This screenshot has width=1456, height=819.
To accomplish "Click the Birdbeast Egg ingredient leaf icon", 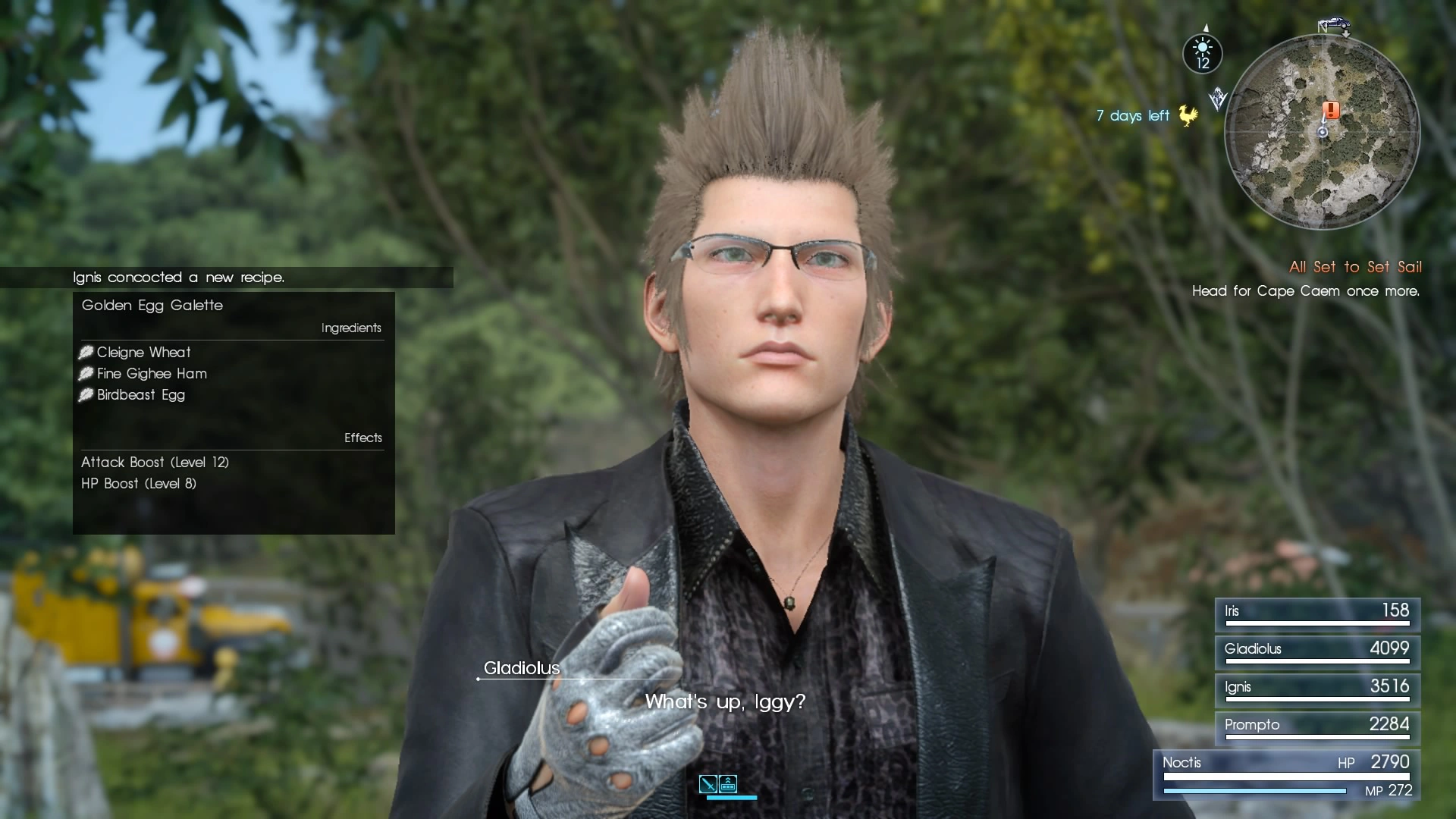I will (x=86, y=395).
